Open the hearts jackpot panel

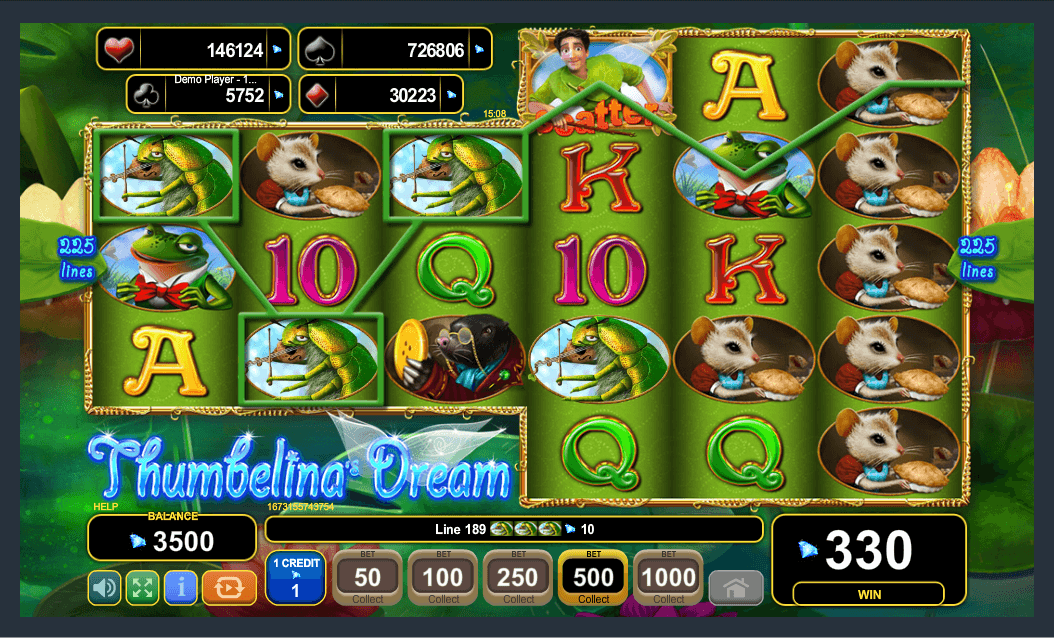(x=195, y=49)
